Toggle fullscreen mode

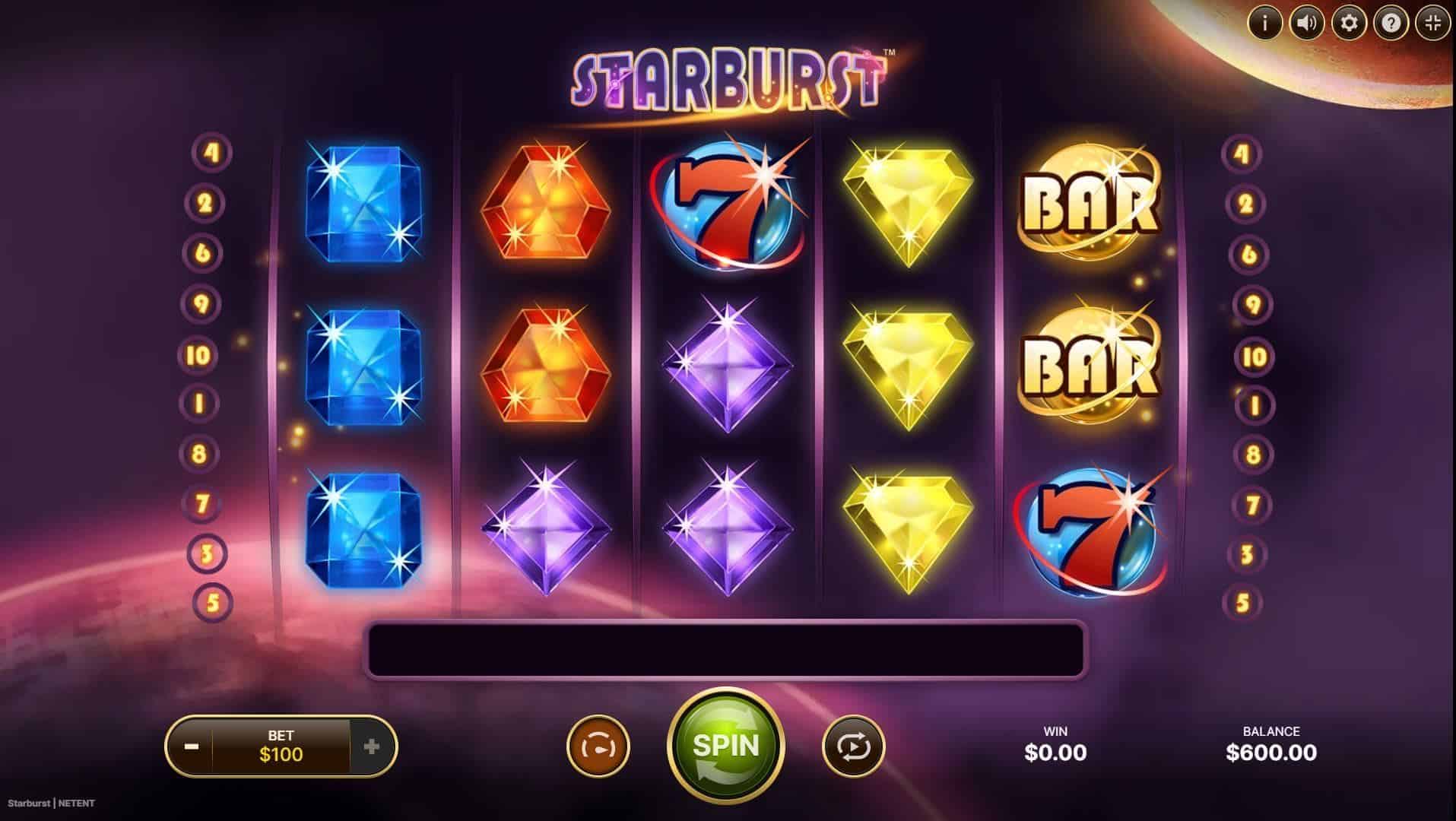tap(1434, 23)
